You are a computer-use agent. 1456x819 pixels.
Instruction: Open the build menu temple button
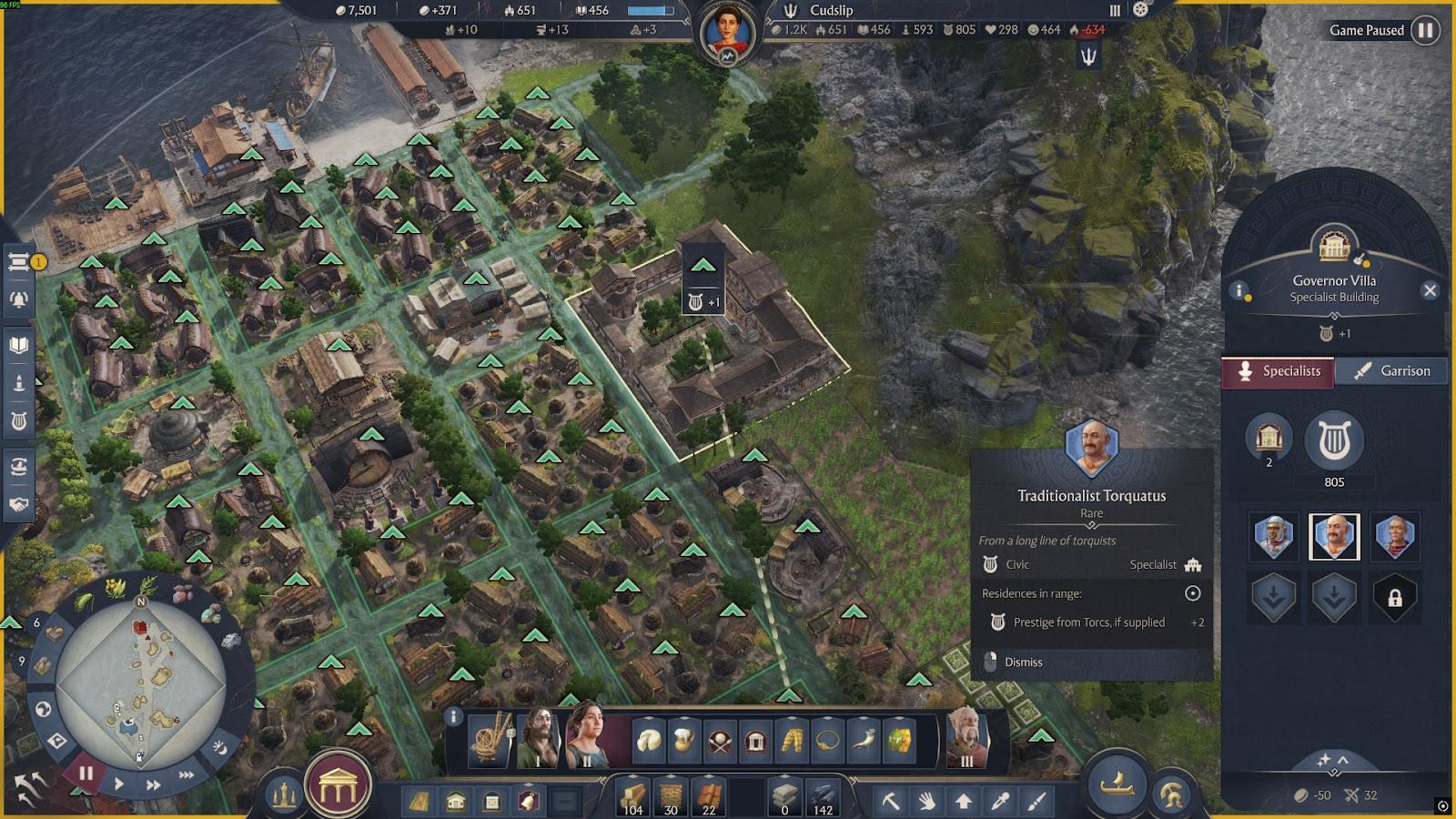[338, 788]
